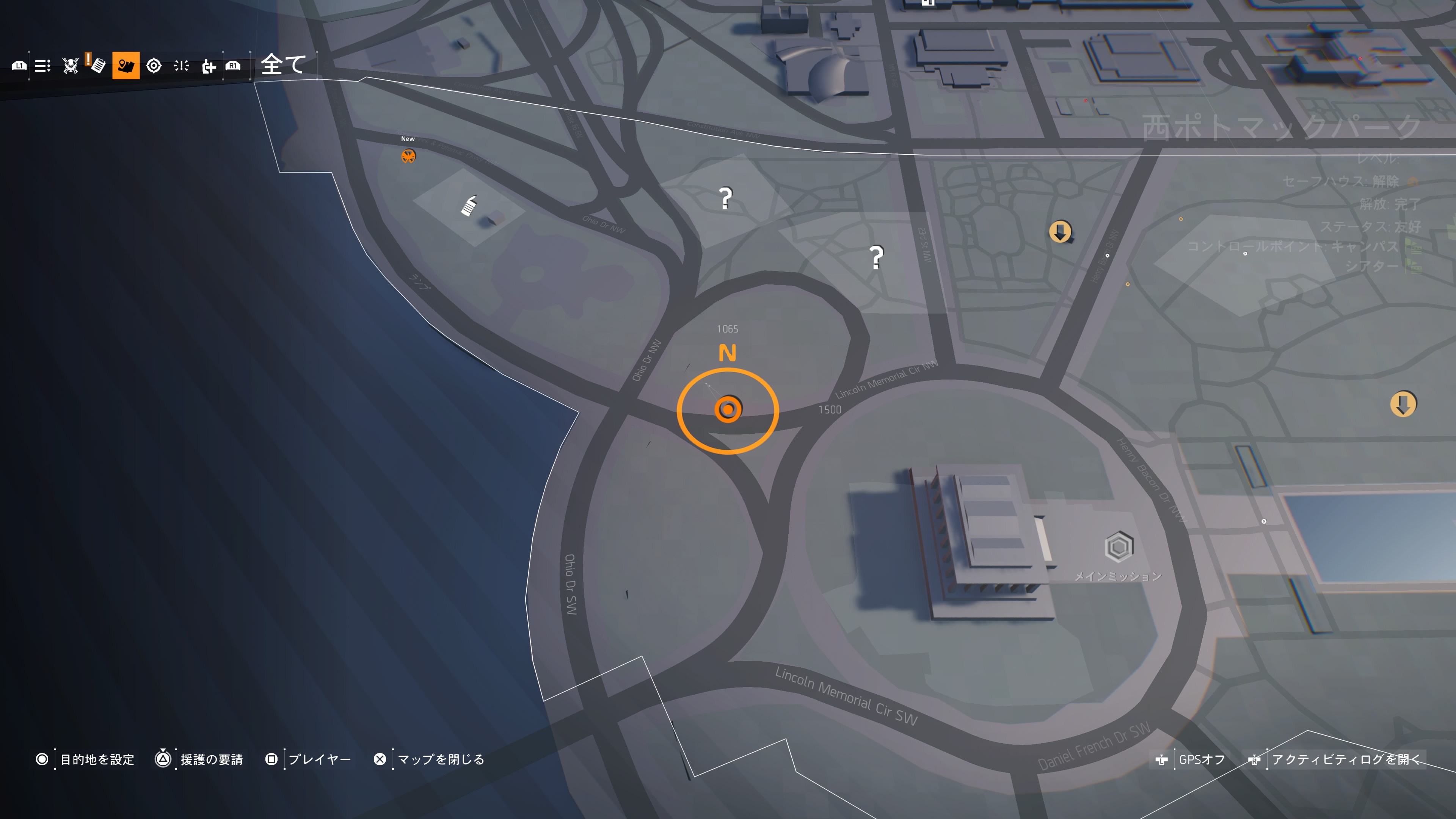Image resolution: width=1456 pixels, height=819 pixels.
Task: Click the orange player position marker
Action: click(x=728, y=409)
